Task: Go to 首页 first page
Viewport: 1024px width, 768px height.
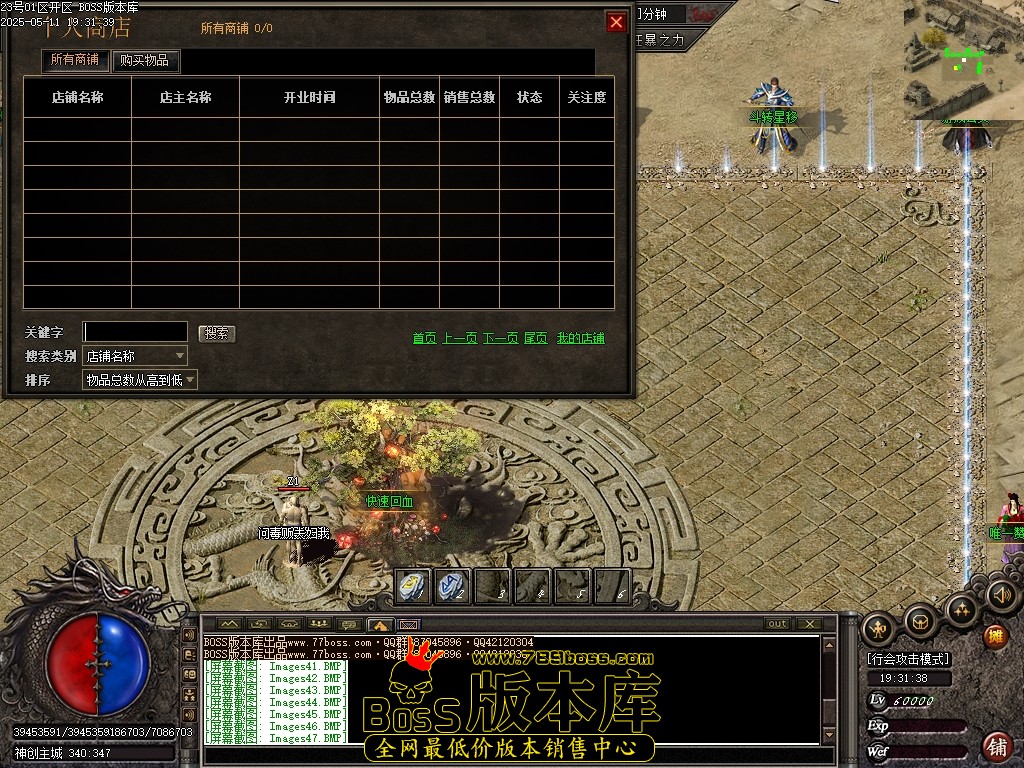Action: click(424, 339)
